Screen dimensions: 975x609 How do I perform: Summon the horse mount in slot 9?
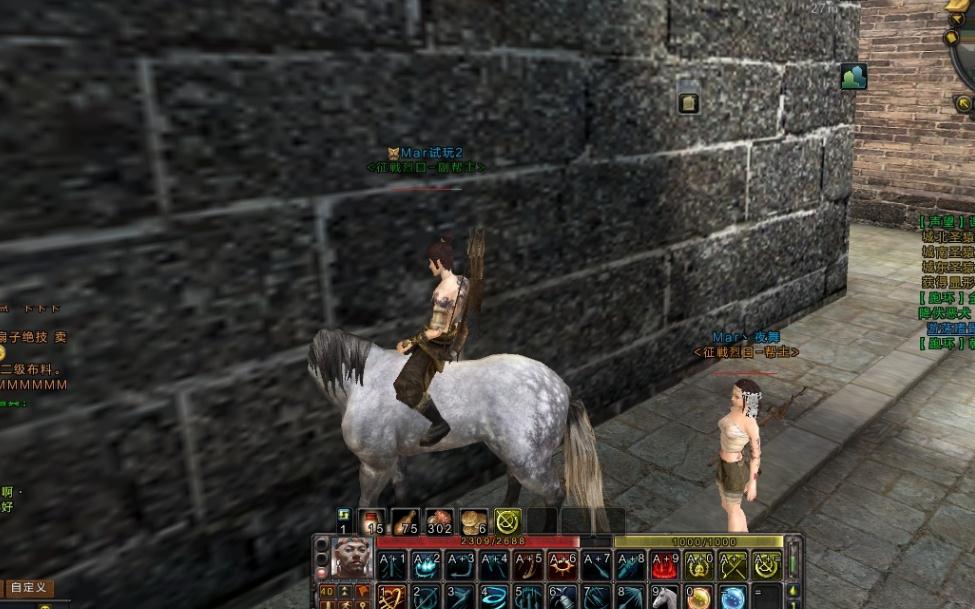pyautogui.click(x=665, y=598)
